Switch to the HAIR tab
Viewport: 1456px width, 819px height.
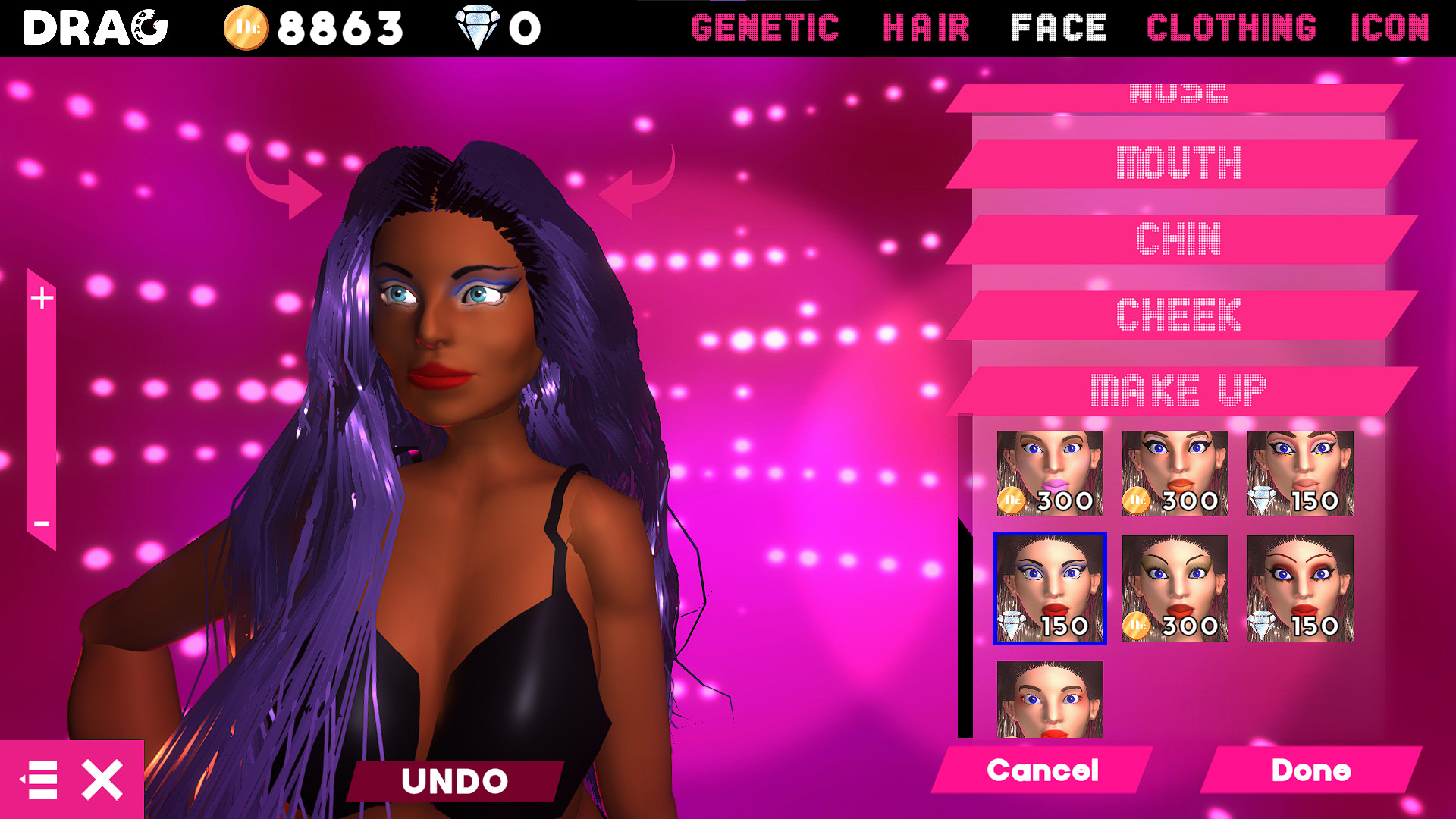coord(927,29)
